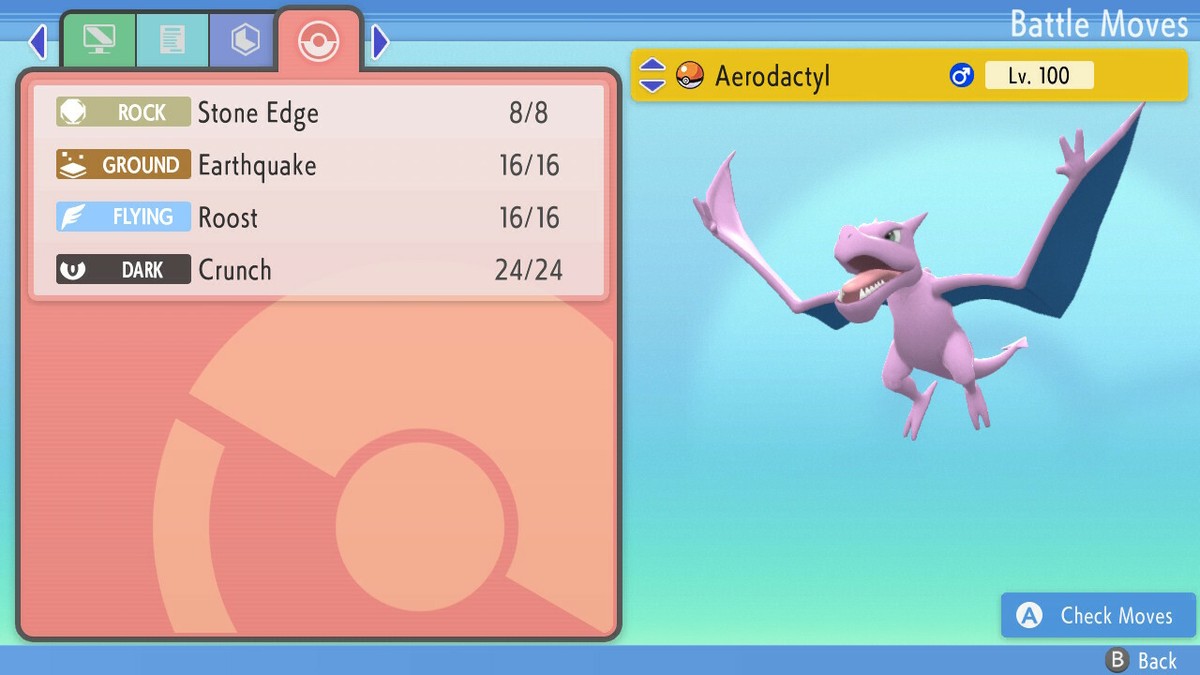This screenshot has width=1200, height=675.
Task: Go Back from the summary screen
Action: coord(1142,660)
